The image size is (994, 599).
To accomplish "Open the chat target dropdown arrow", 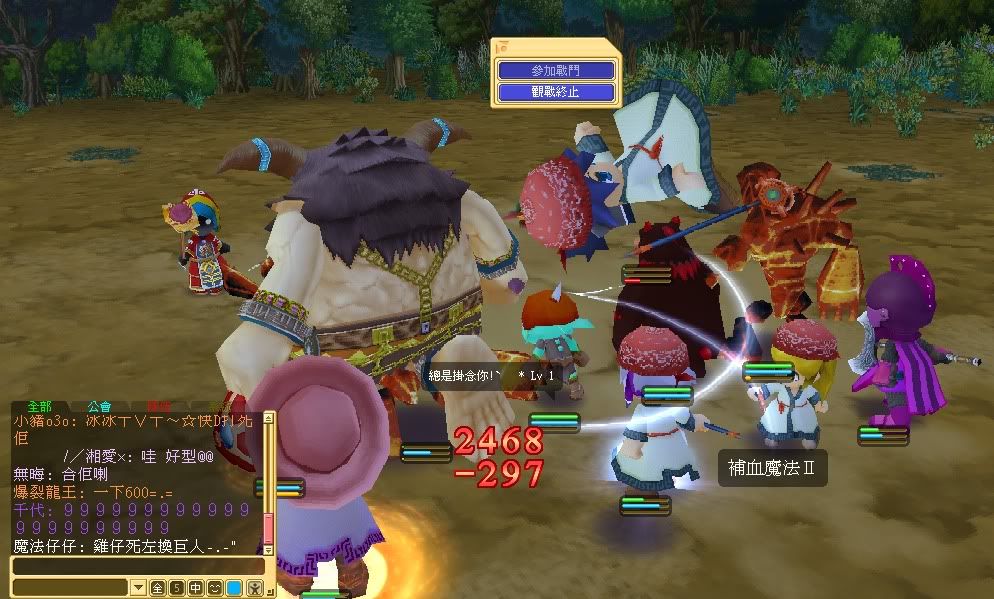I will (x=138, y=587).
